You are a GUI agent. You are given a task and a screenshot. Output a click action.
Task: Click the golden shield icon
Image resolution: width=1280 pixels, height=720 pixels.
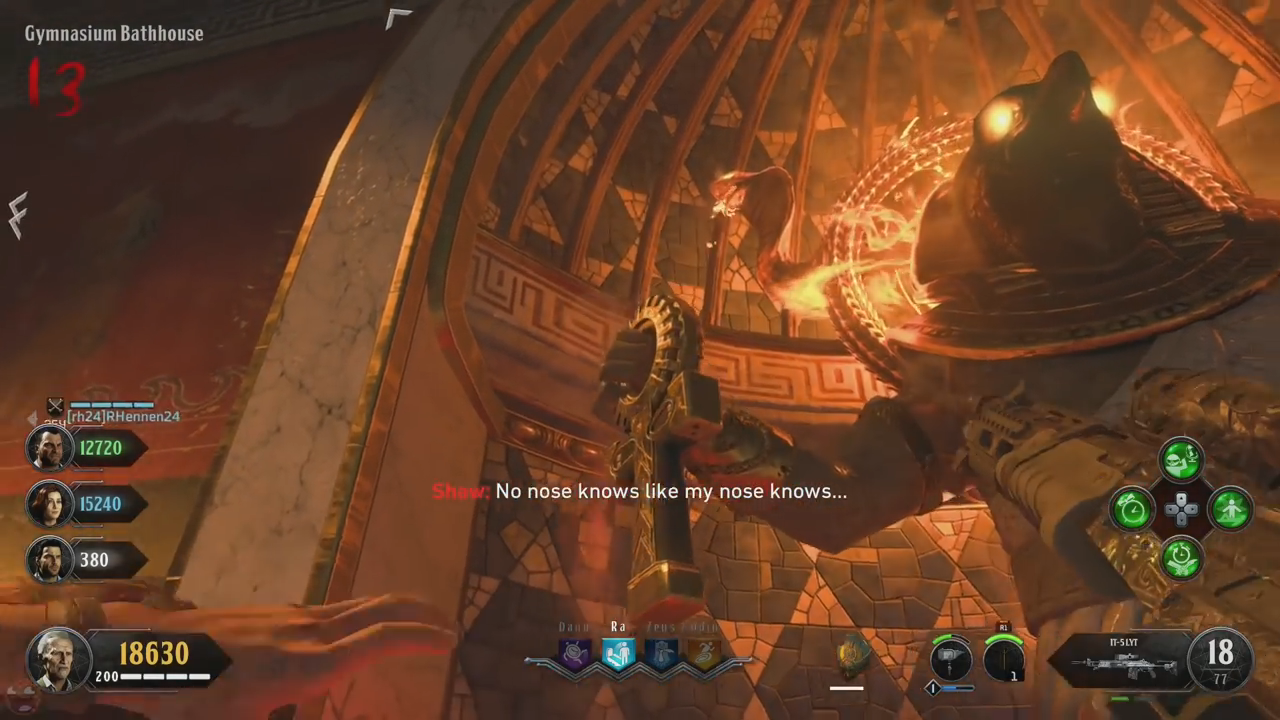(852, 655)
